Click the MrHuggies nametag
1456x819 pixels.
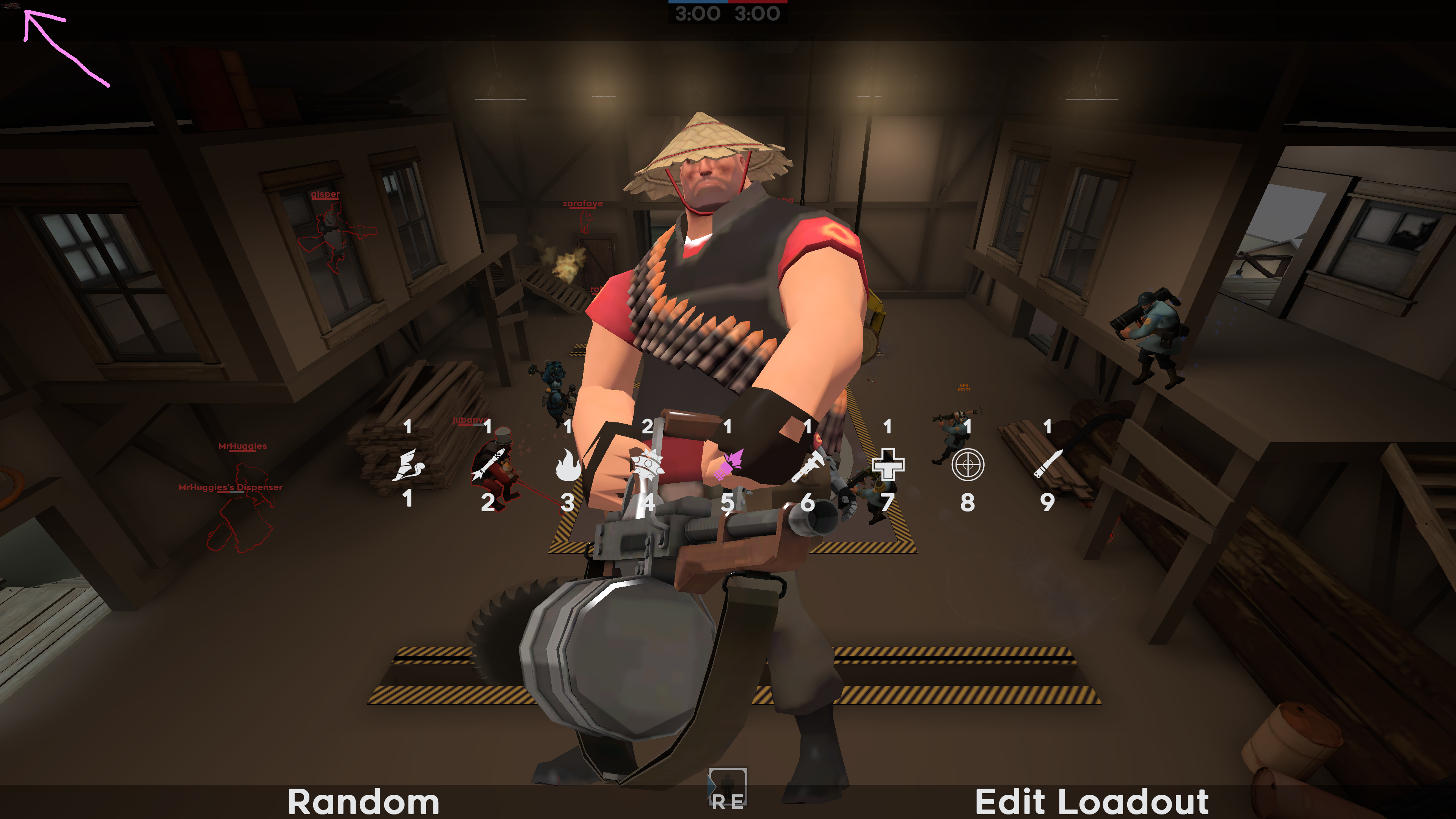tap(243, 446)
